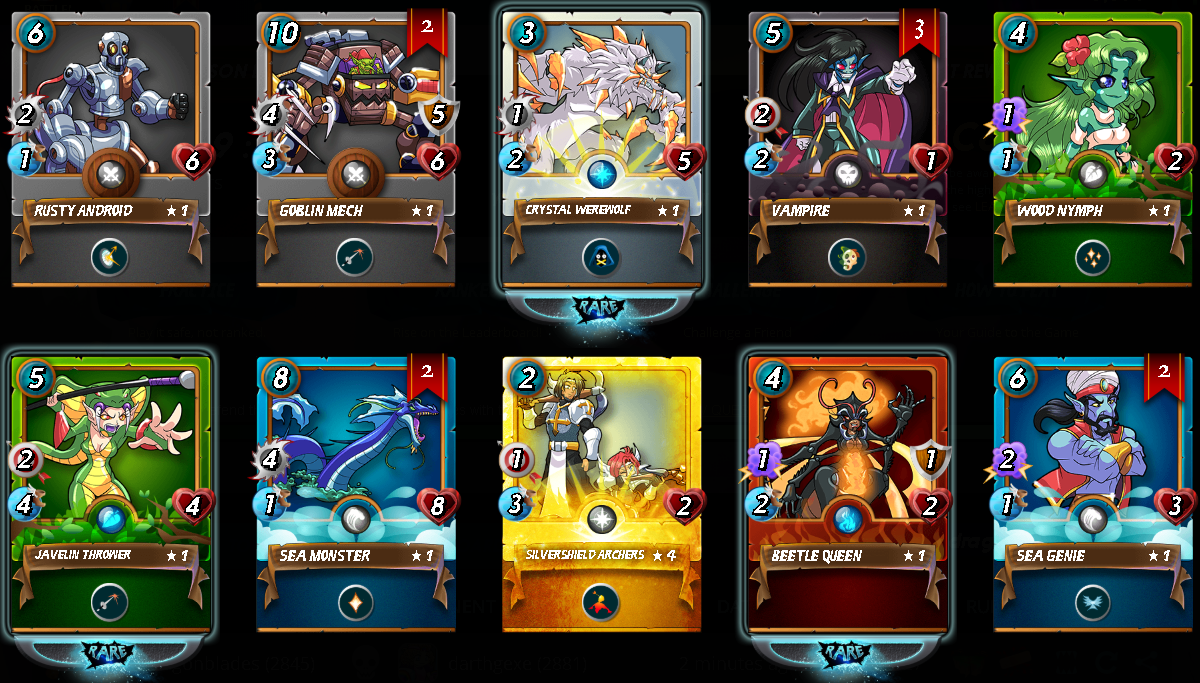
Task: Pick the Beetle Queen card
Action: click(x=847, y=493)
